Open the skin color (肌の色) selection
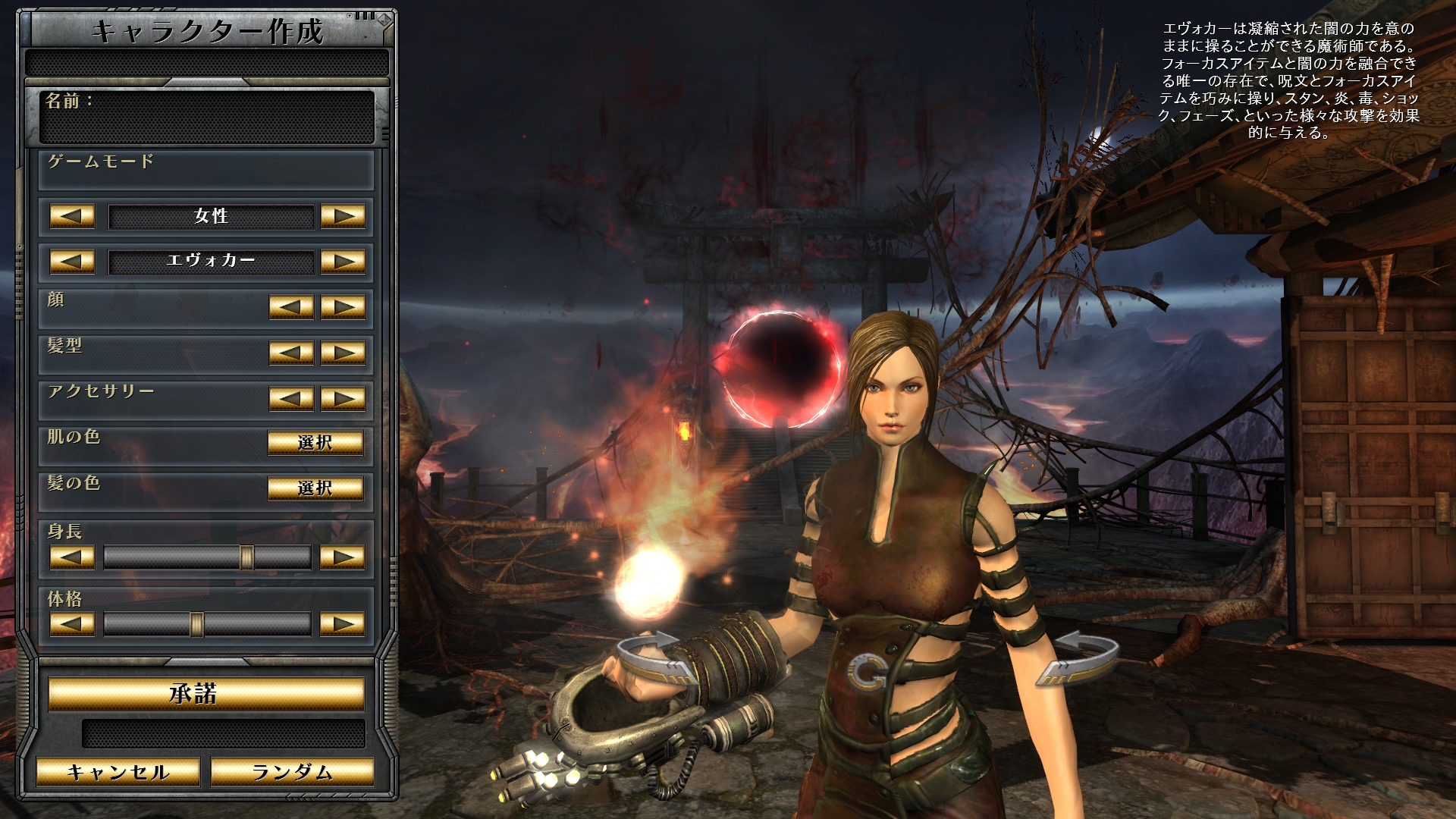Image resolution: width=1456 pixels, height=819 pixels. click(315, 442)
